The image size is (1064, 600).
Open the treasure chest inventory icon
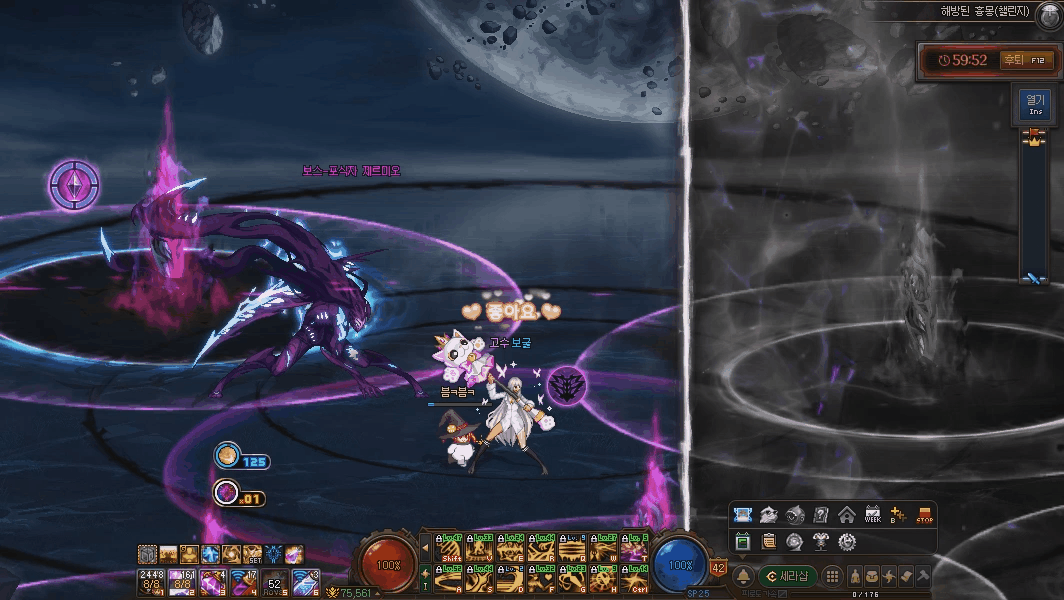(x=873, y=576)
